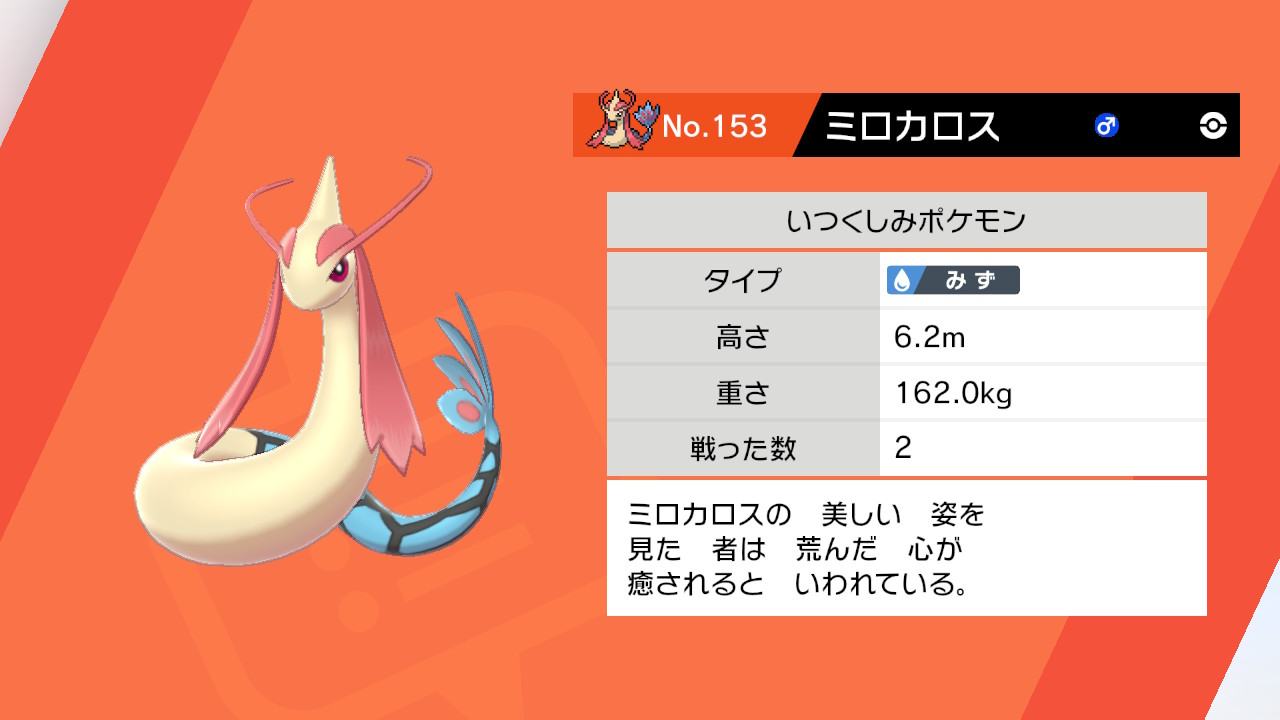Click the 高さ height row label
The width and height of the screenshot is (1280, 720).
(744, 337)
